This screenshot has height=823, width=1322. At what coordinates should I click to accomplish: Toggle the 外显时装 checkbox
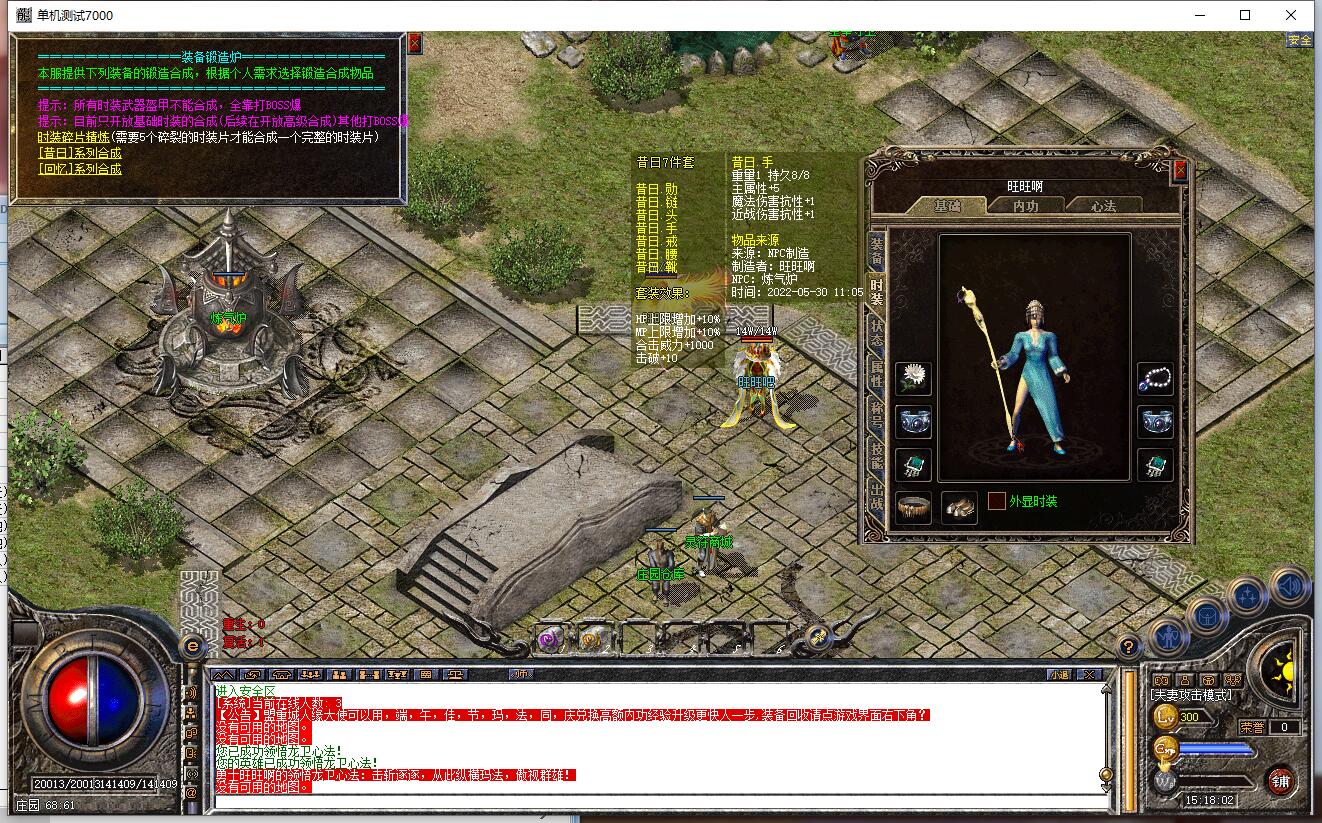[997, 501]
